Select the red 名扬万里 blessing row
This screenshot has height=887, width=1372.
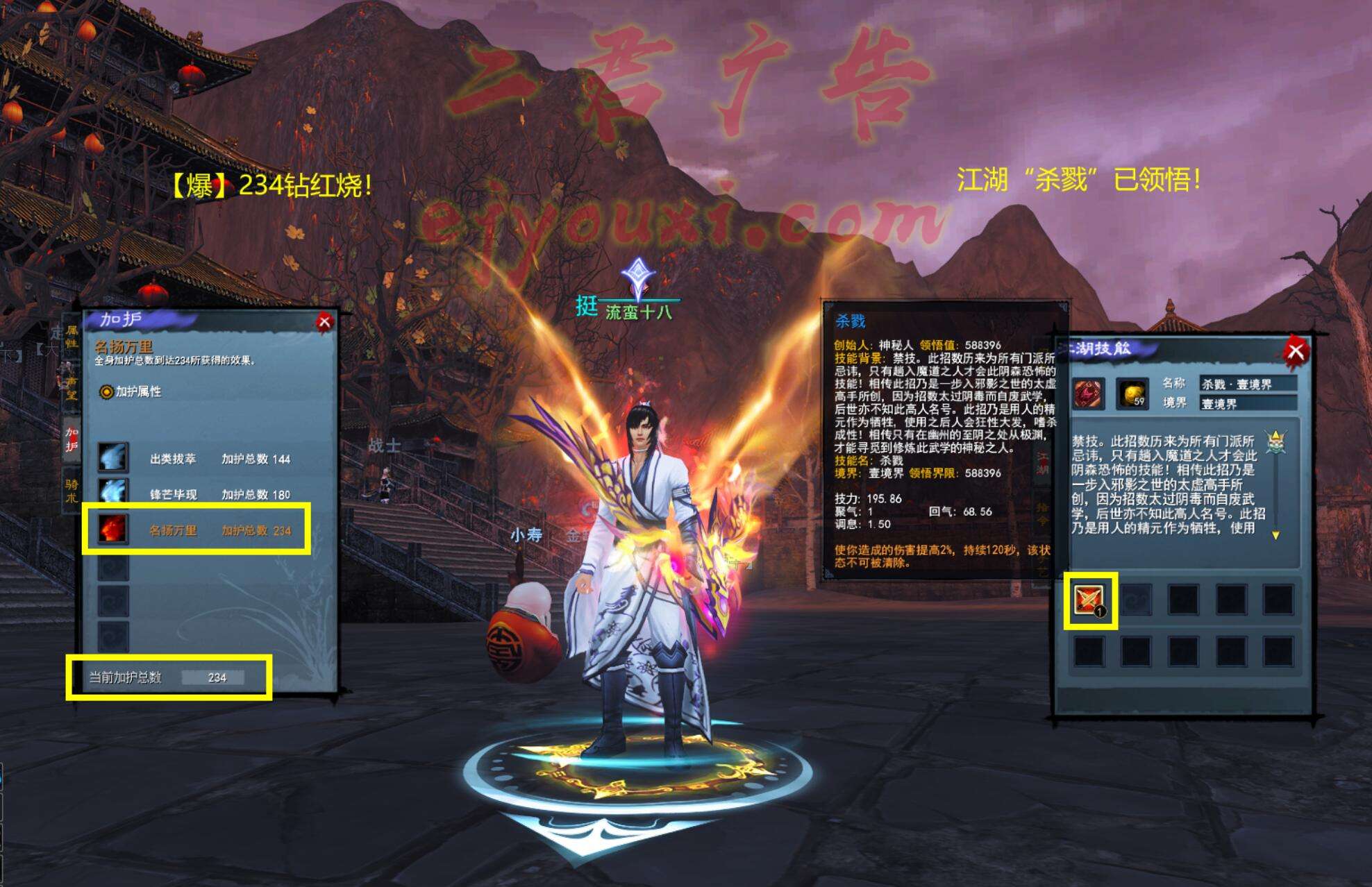pyautogui.click(x=194, y=530)
